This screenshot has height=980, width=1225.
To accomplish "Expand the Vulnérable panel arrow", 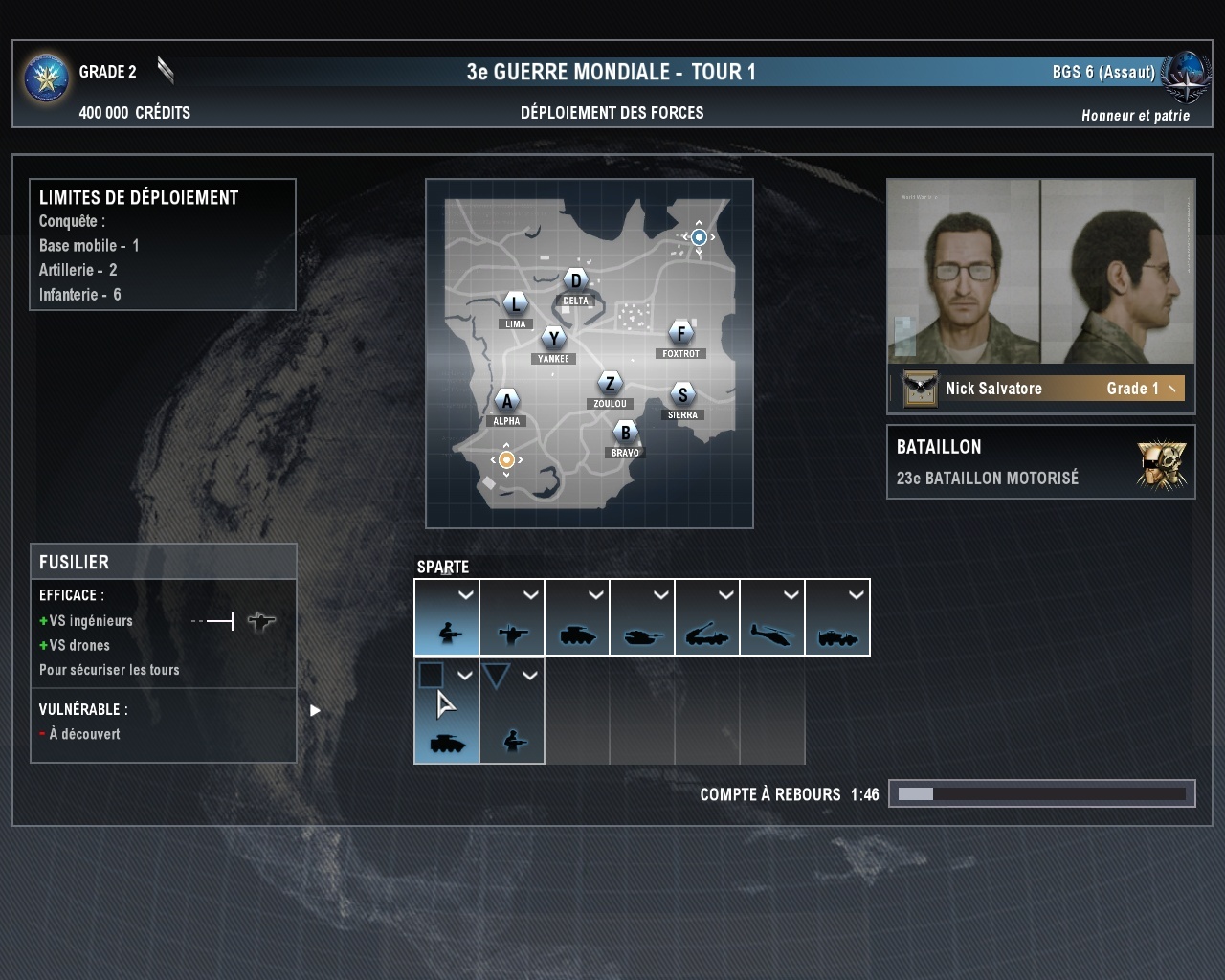I will pyautogui.click(x=315, y=710).
